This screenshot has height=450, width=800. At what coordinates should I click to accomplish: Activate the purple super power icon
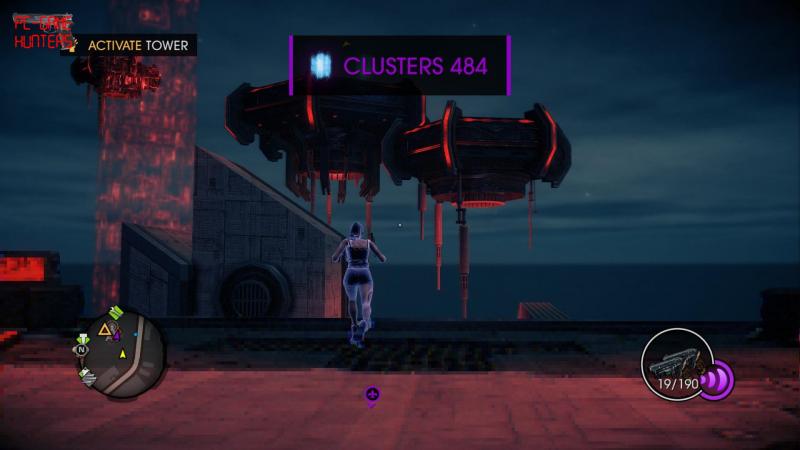pyautogui.click(x=718, y=380)
